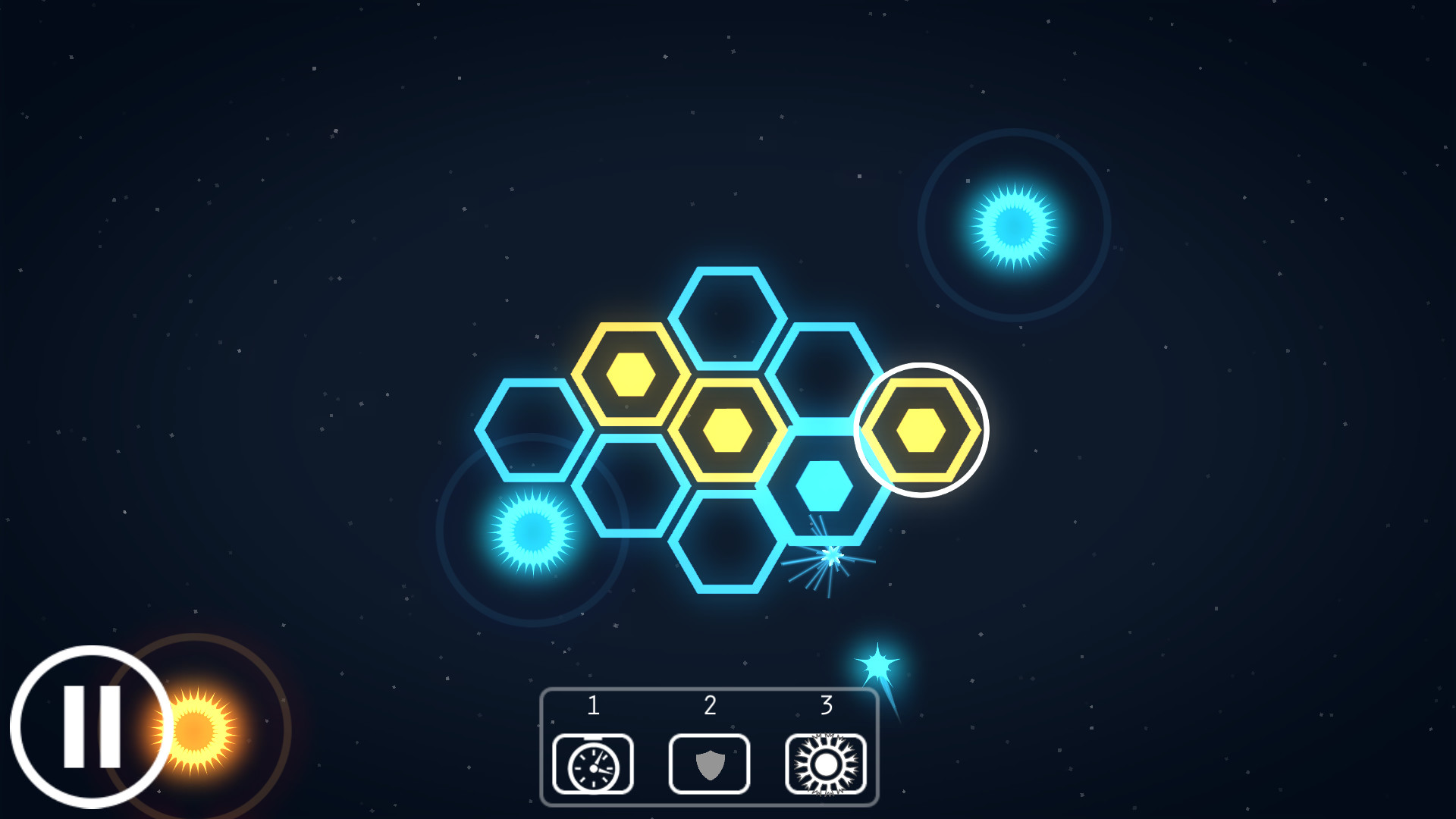Select the orange sun in the bottom-left corner

point(199,732)
